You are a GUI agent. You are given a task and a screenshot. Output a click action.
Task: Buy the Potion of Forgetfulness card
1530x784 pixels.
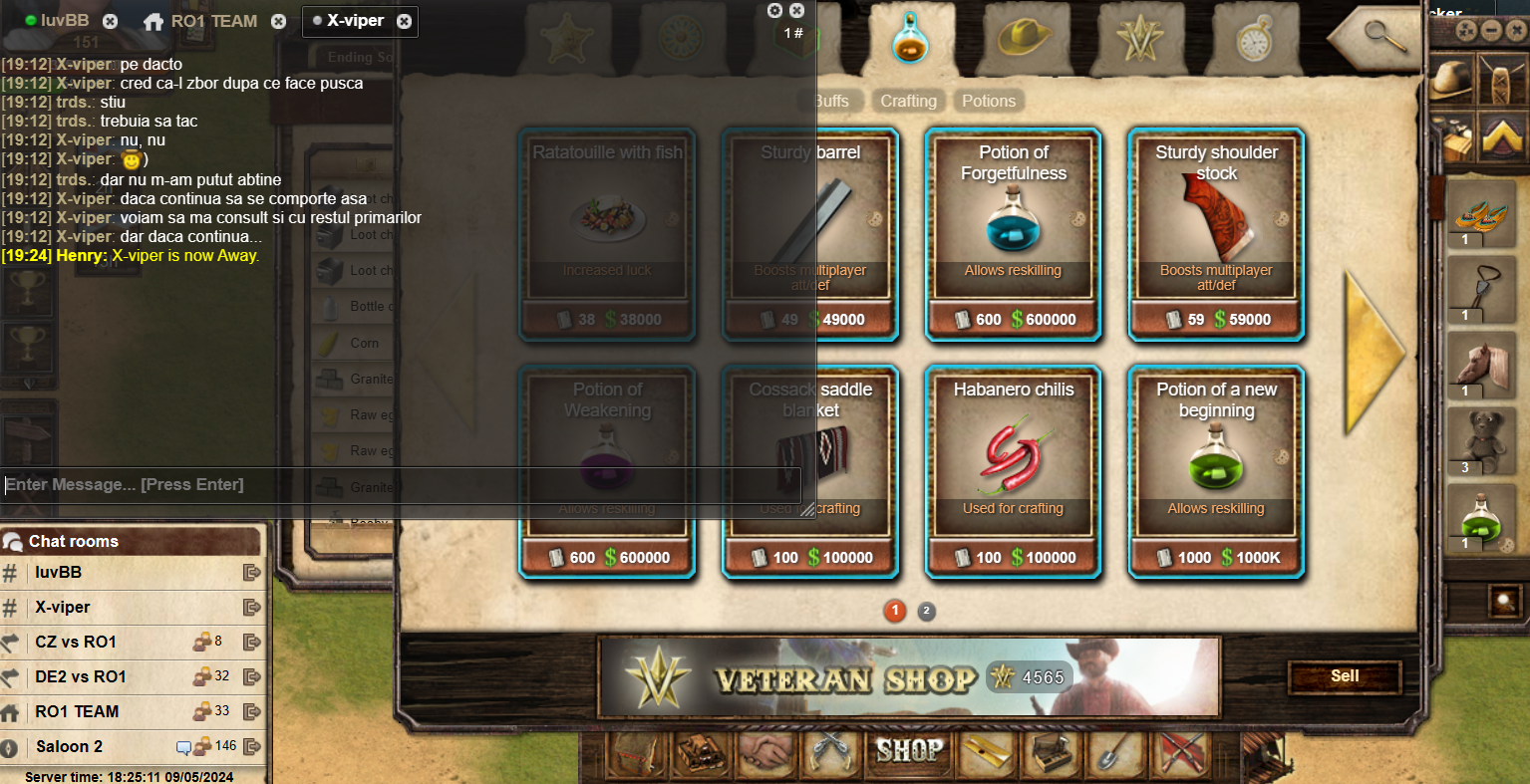[x=1013, y=234]
